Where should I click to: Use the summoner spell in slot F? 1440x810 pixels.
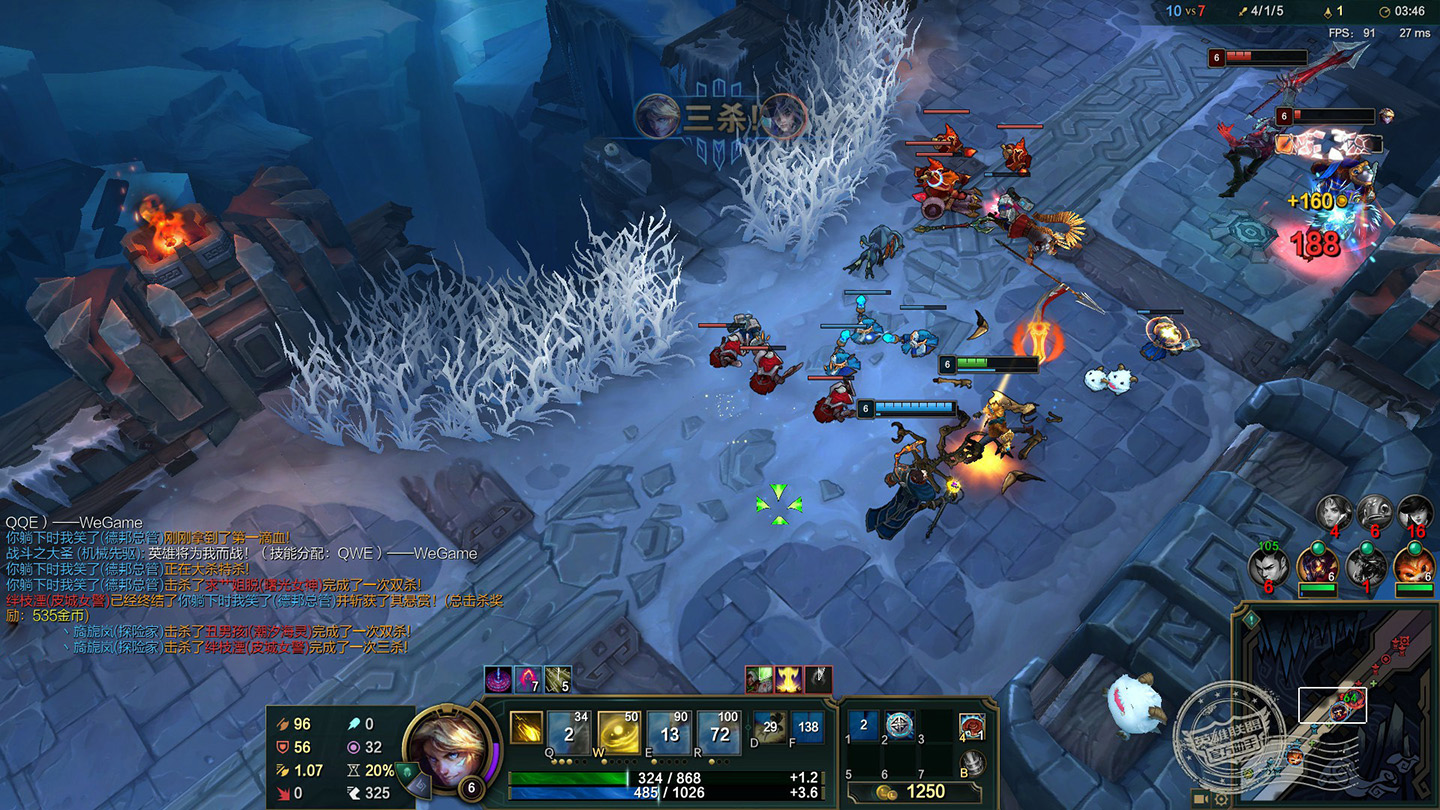click(x=807, y=727)
